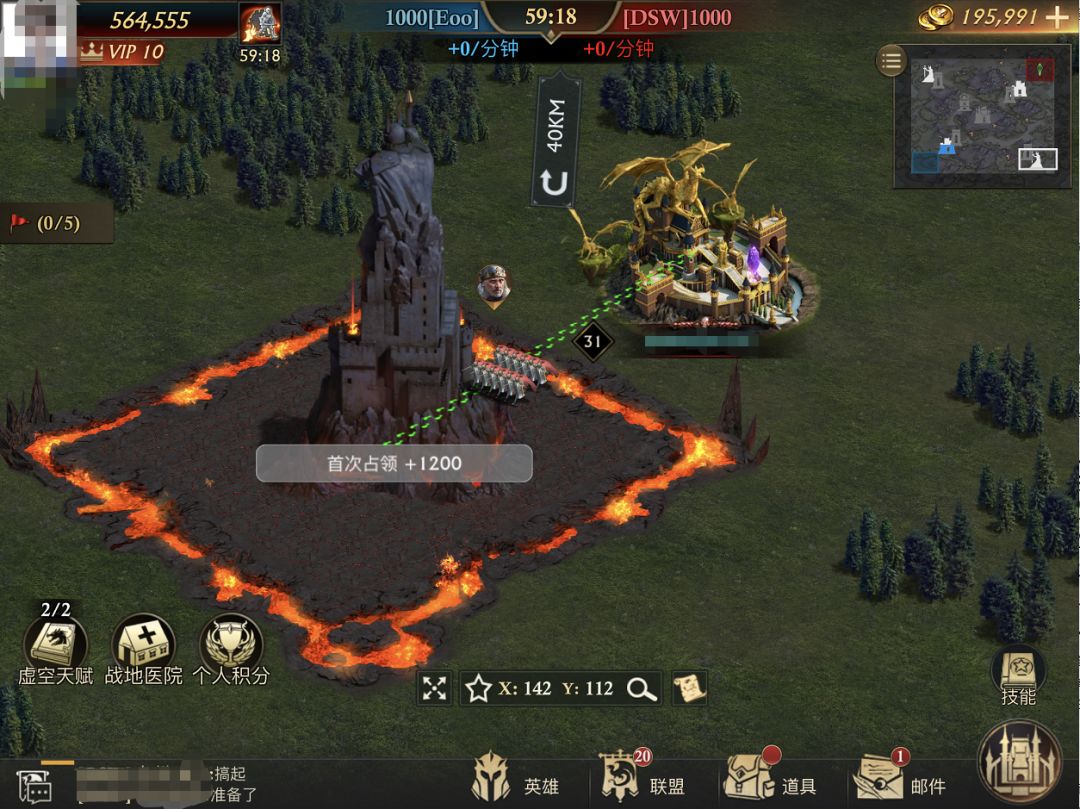Toggle fullscreen map view arrows
Screen dimensions: 1080x809
click(434, 688)
